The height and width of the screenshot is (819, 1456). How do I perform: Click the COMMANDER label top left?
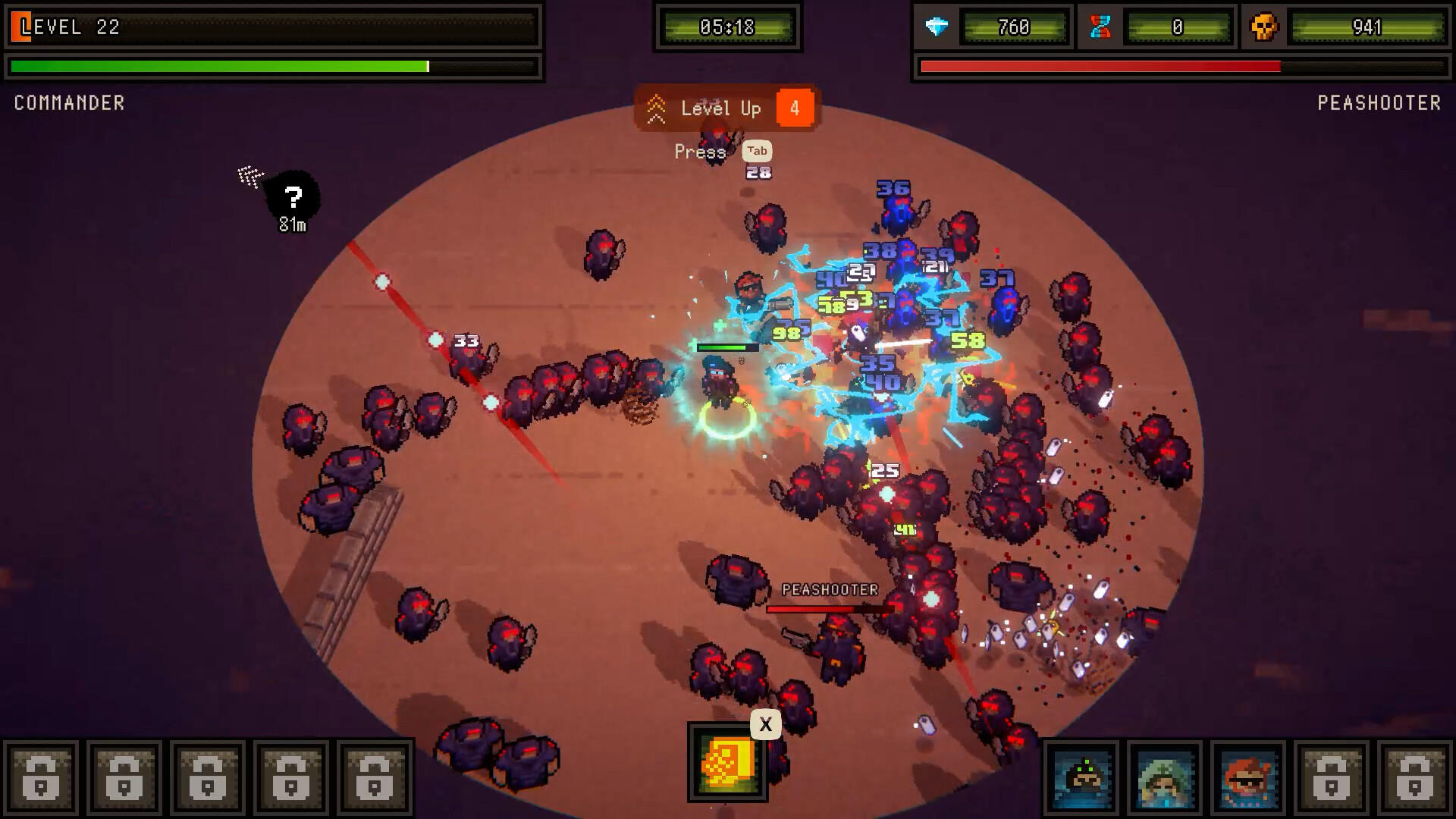[69, 104]
